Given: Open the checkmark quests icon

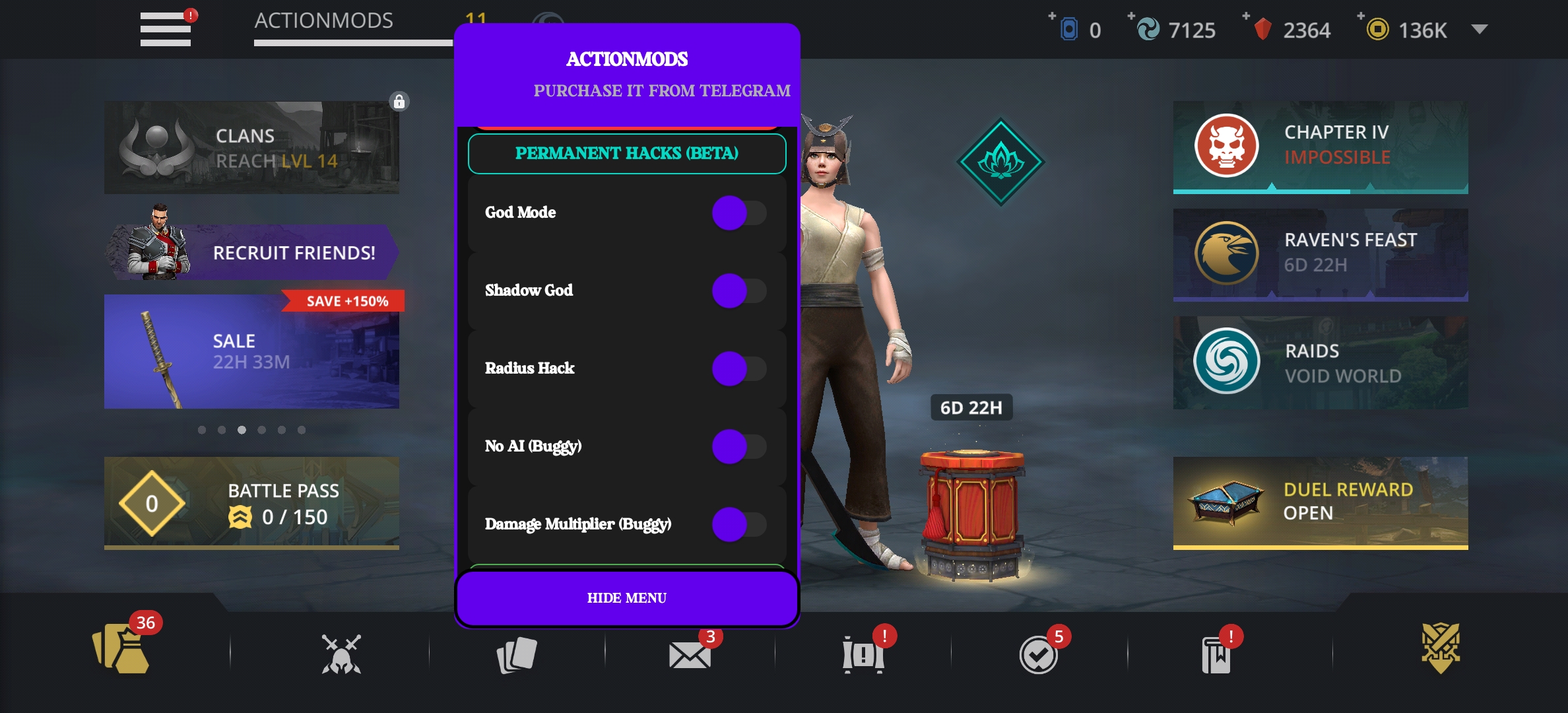Looking at the screenshot, I should click(x=1038, y=655).
